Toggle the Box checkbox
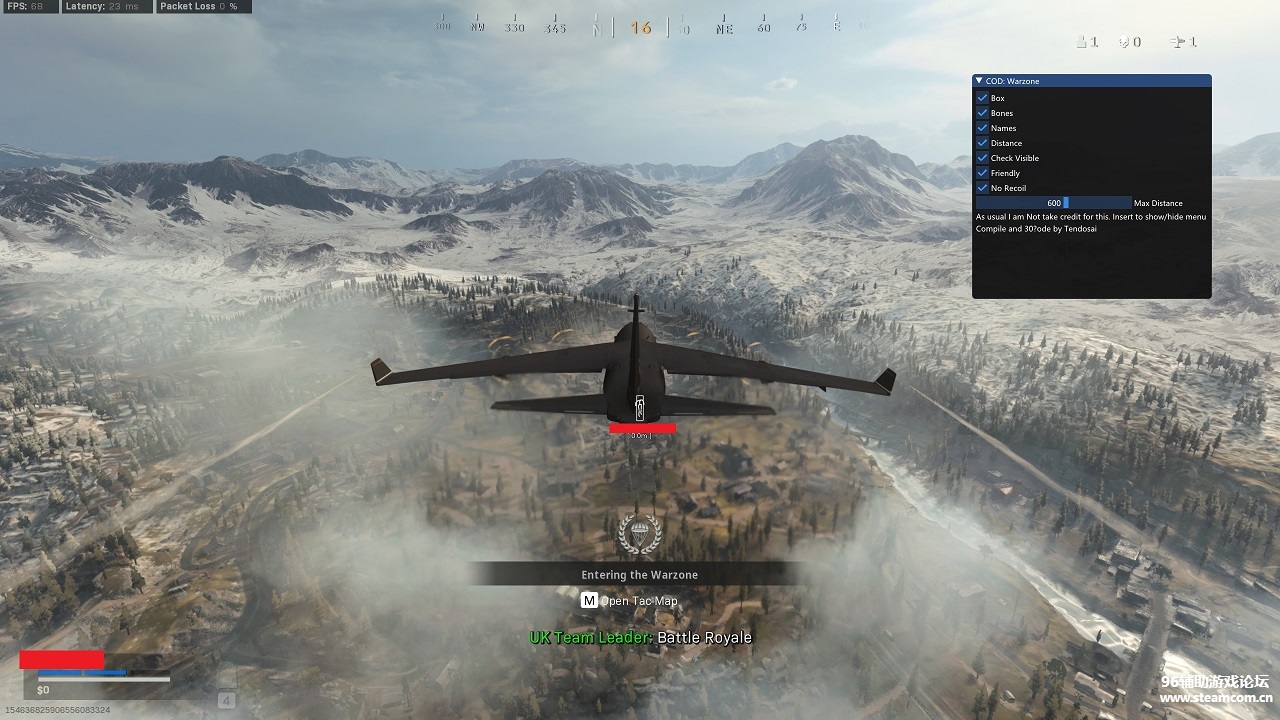This screenshot has height=720, width=1280. pyautogui.click(x=982, y=98)
